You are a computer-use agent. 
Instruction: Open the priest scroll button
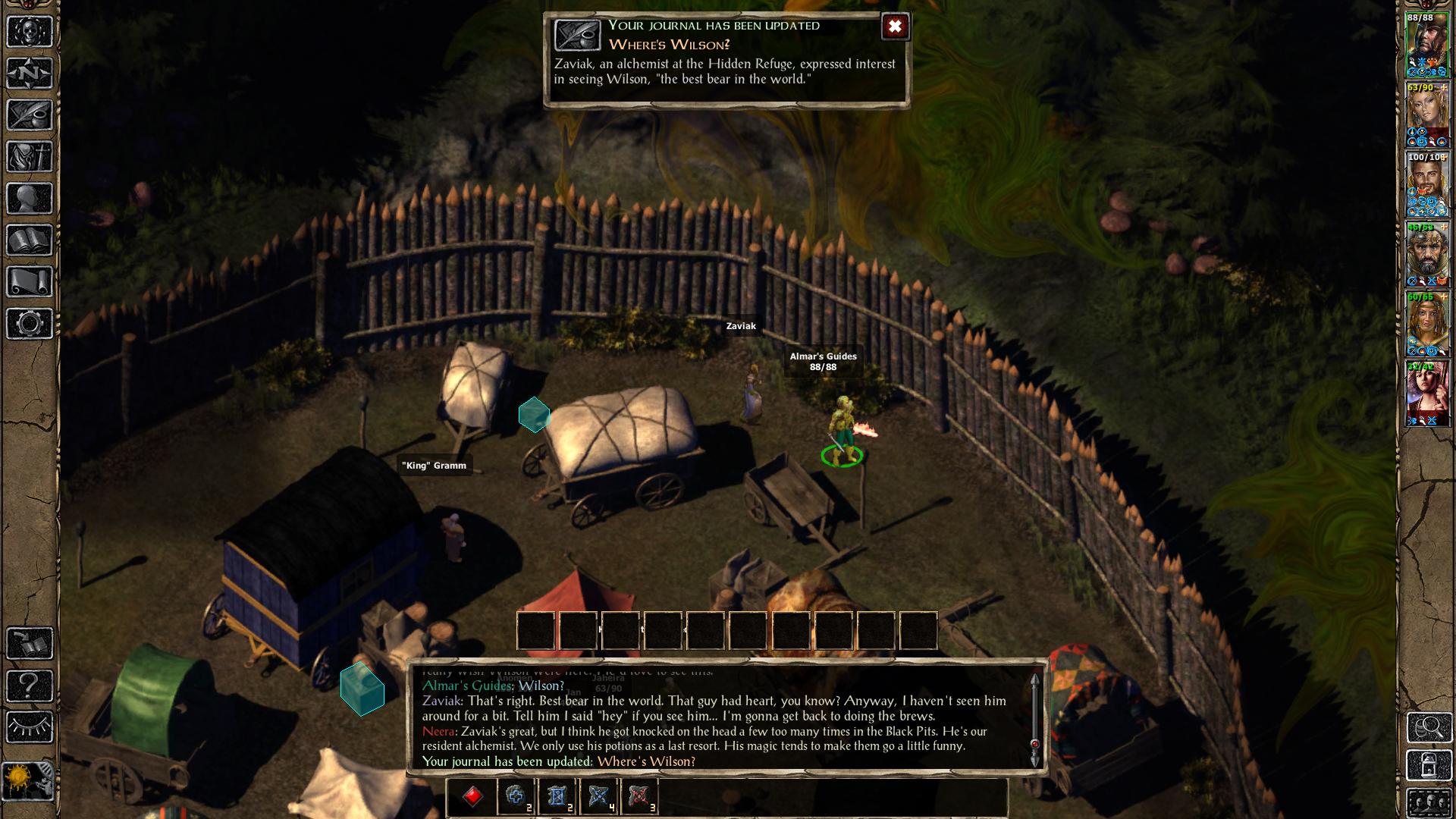coord(30,282)
